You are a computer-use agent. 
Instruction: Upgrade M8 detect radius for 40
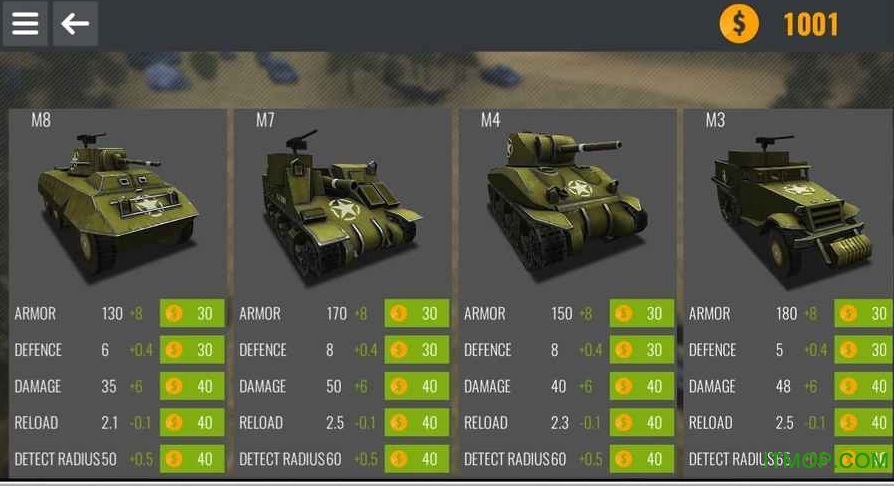click(192, 459)
